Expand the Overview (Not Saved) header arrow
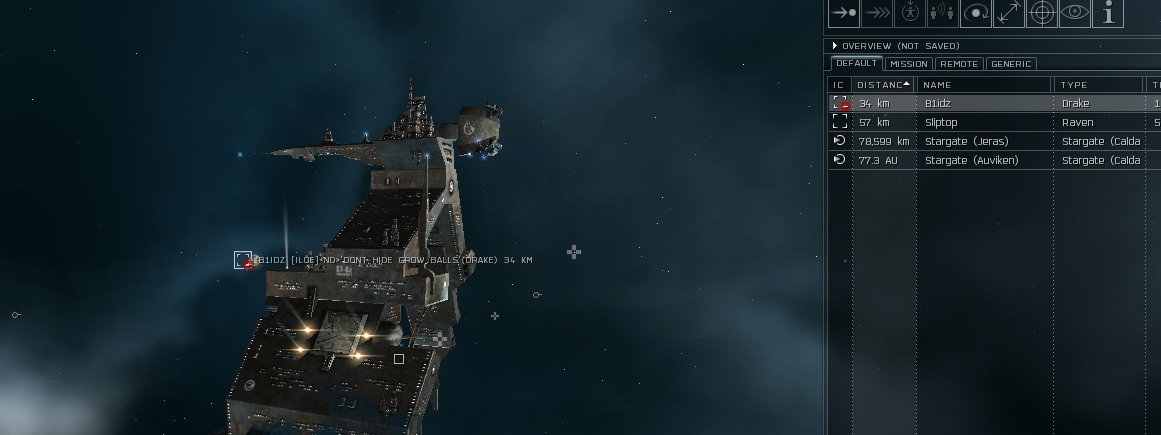The image size is (1161, 435). point(835,46)
